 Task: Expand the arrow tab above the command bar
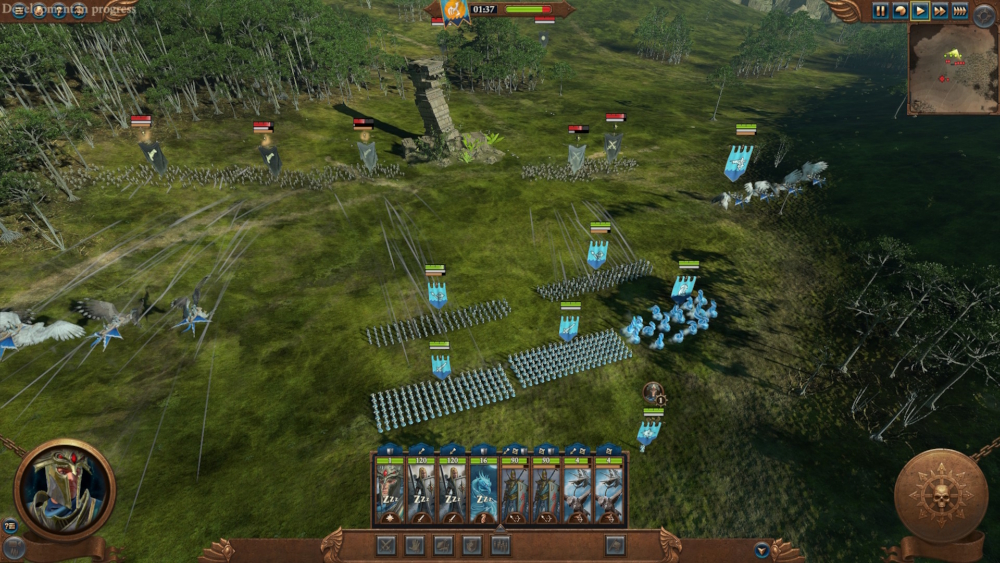[500, 529]
